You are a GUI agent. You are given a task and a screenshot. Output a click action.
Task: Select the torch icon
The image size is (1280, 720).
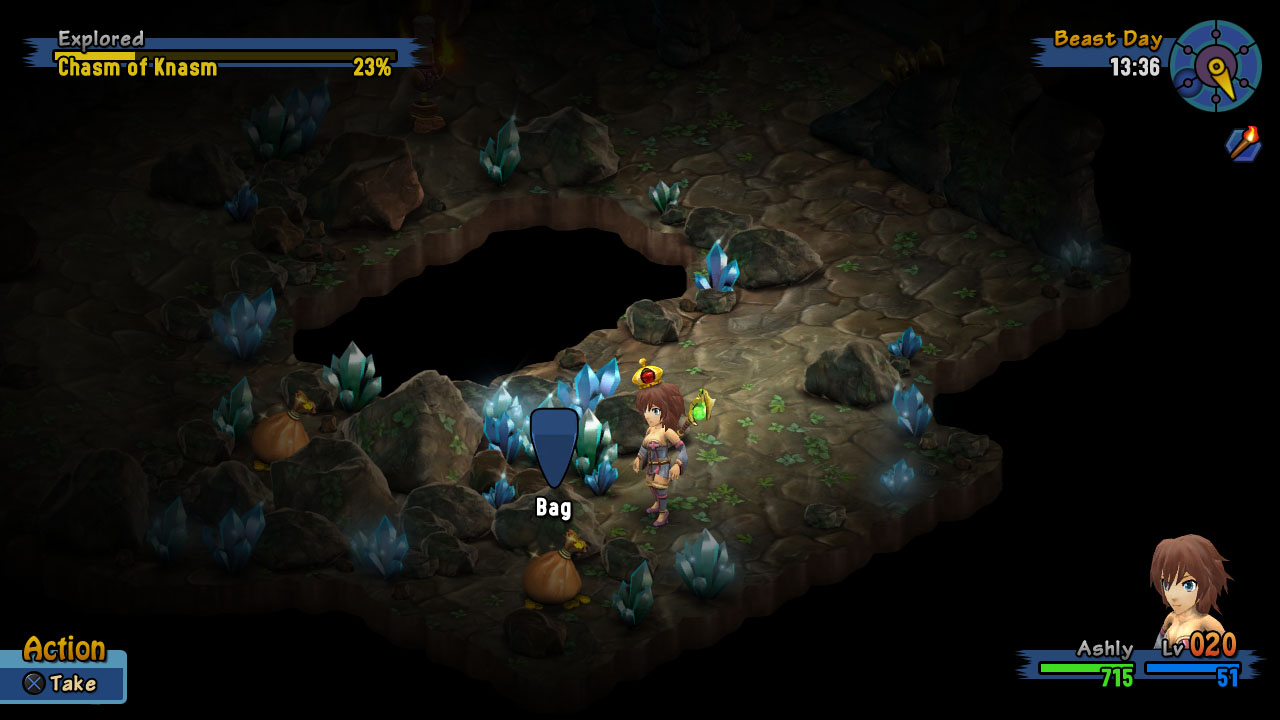pyautogui.click(x=1244, y=144)
